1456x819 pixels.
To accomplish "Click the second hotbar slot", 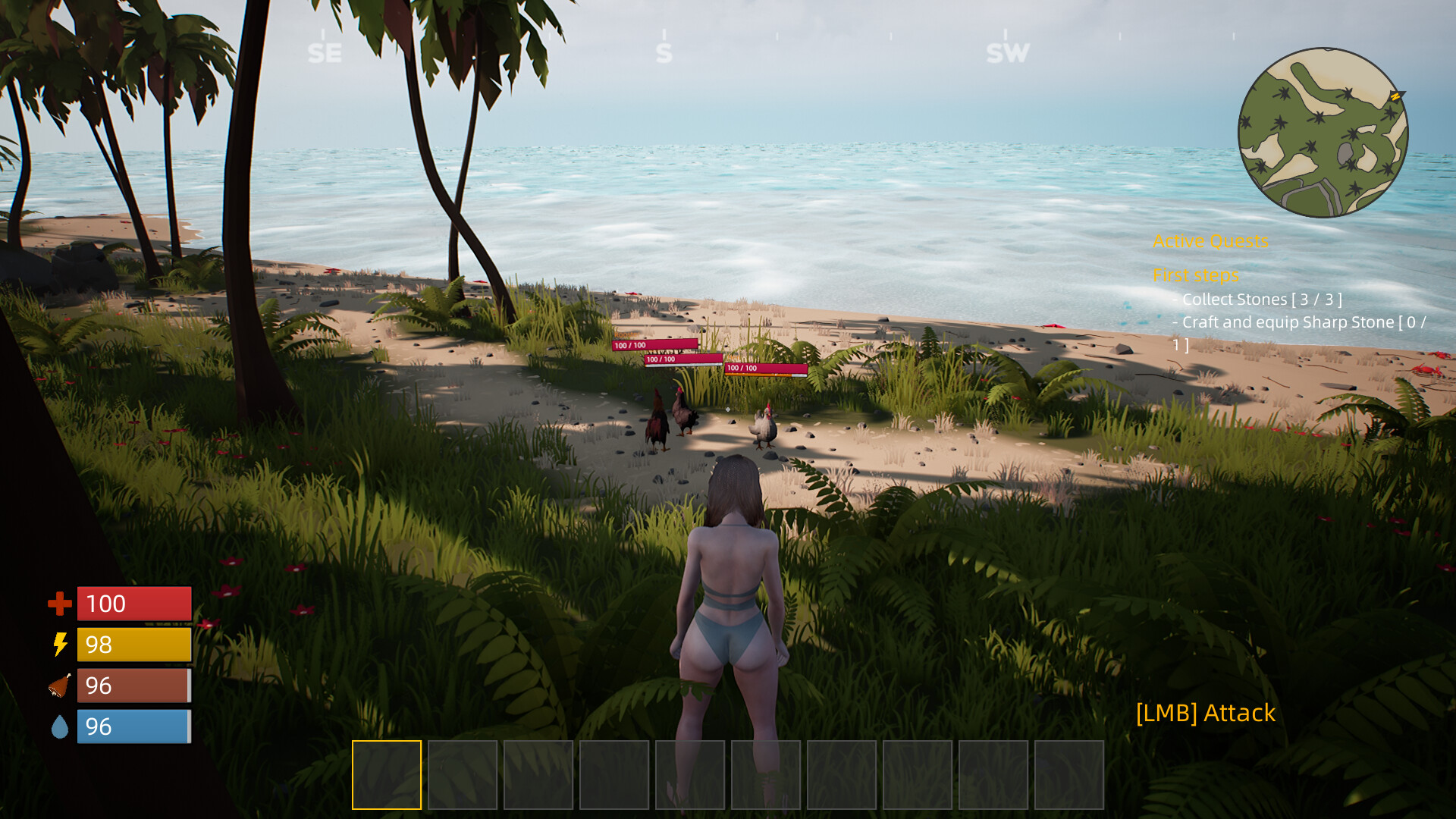I will 463,774.
